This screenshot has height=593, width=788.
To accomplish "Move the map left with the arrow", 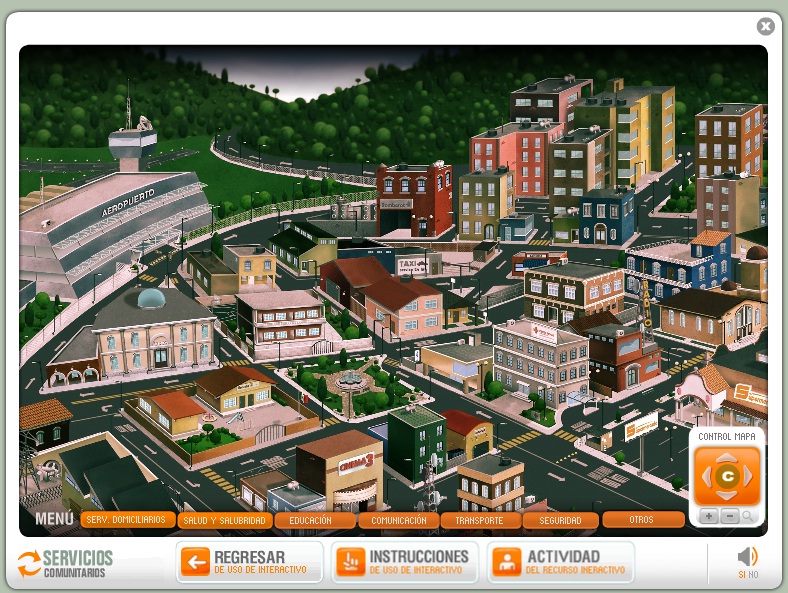I will pyautogui.click(x=705, y=477).
